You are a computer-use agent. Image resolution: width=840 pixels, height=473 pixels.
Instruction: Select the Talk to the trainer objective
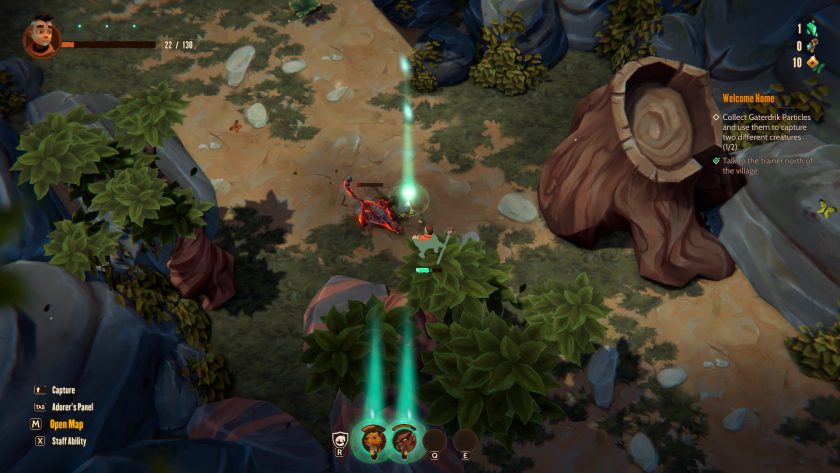coord(768,165)
